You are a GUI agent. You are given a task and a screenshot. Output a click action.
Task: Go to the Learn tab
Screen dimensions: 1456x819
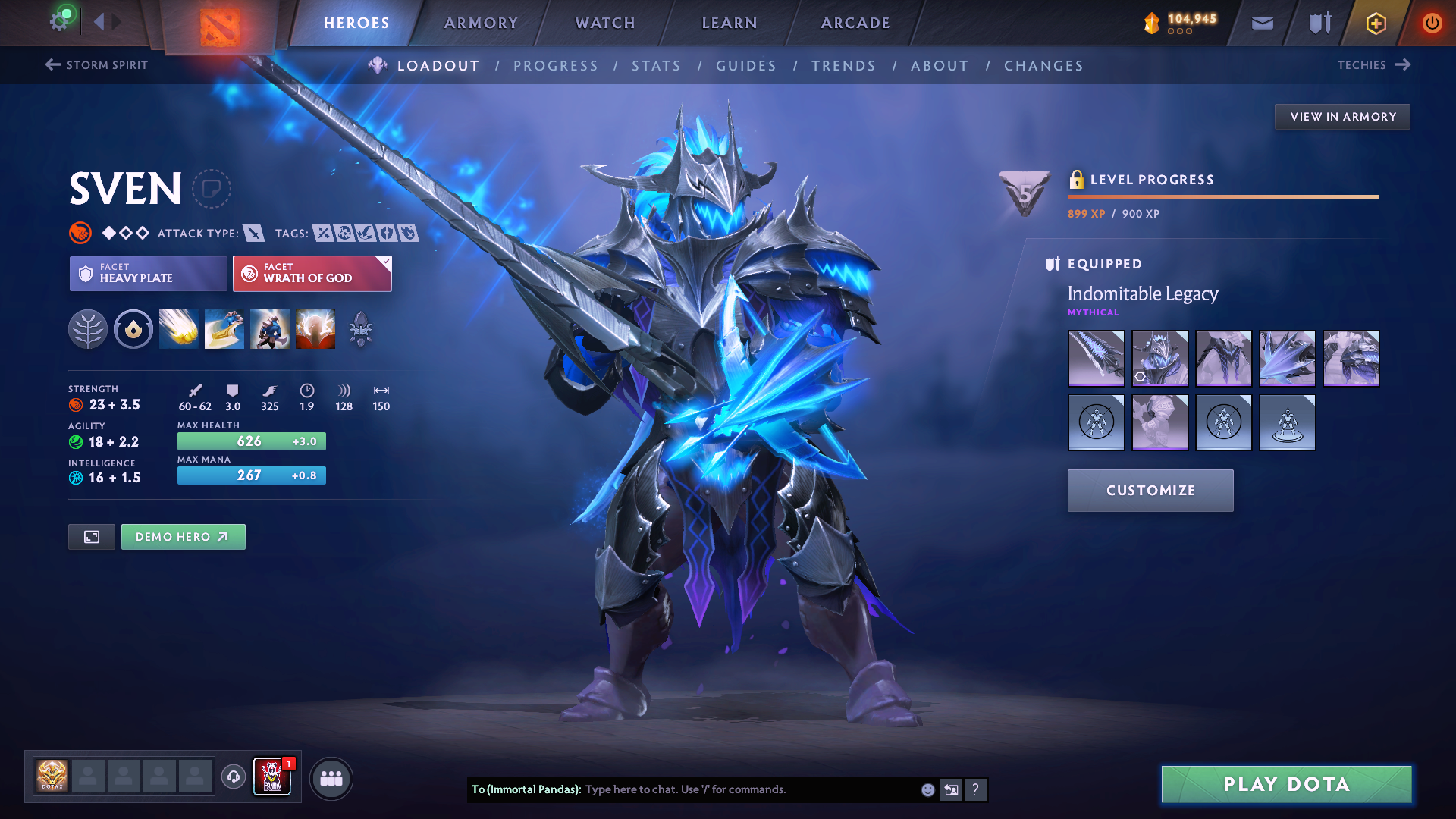coord(730,23)
